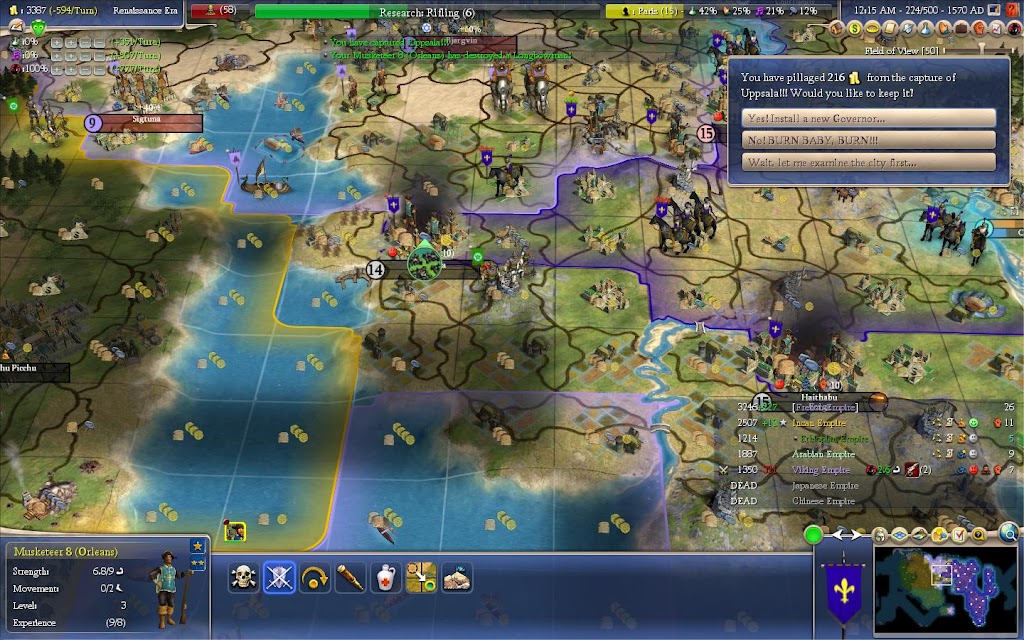Click the red-cross heal jug icon

(x=385, y=578)
